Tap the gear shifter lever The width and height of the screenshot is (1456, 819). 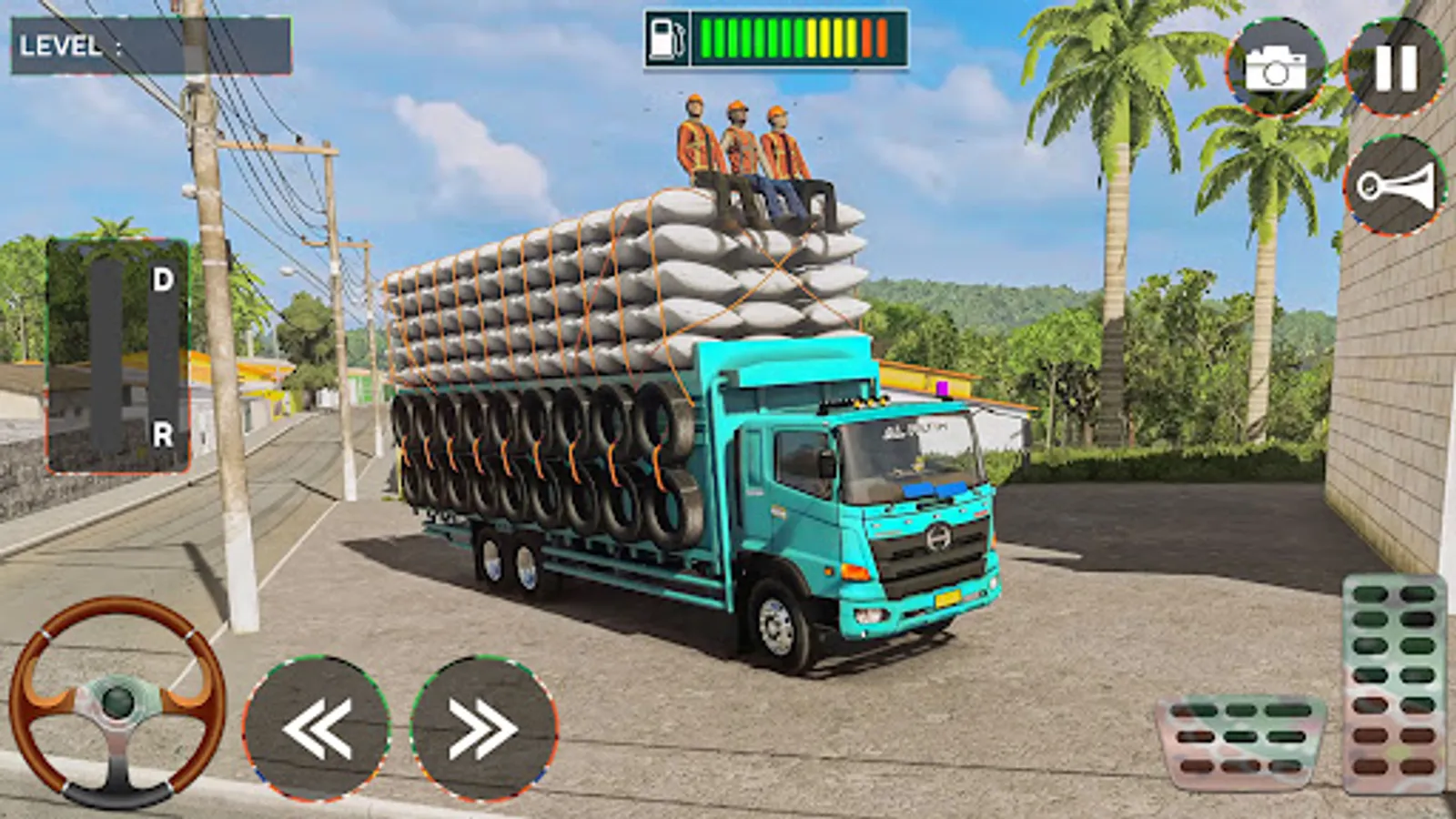(x=109, y=355)
